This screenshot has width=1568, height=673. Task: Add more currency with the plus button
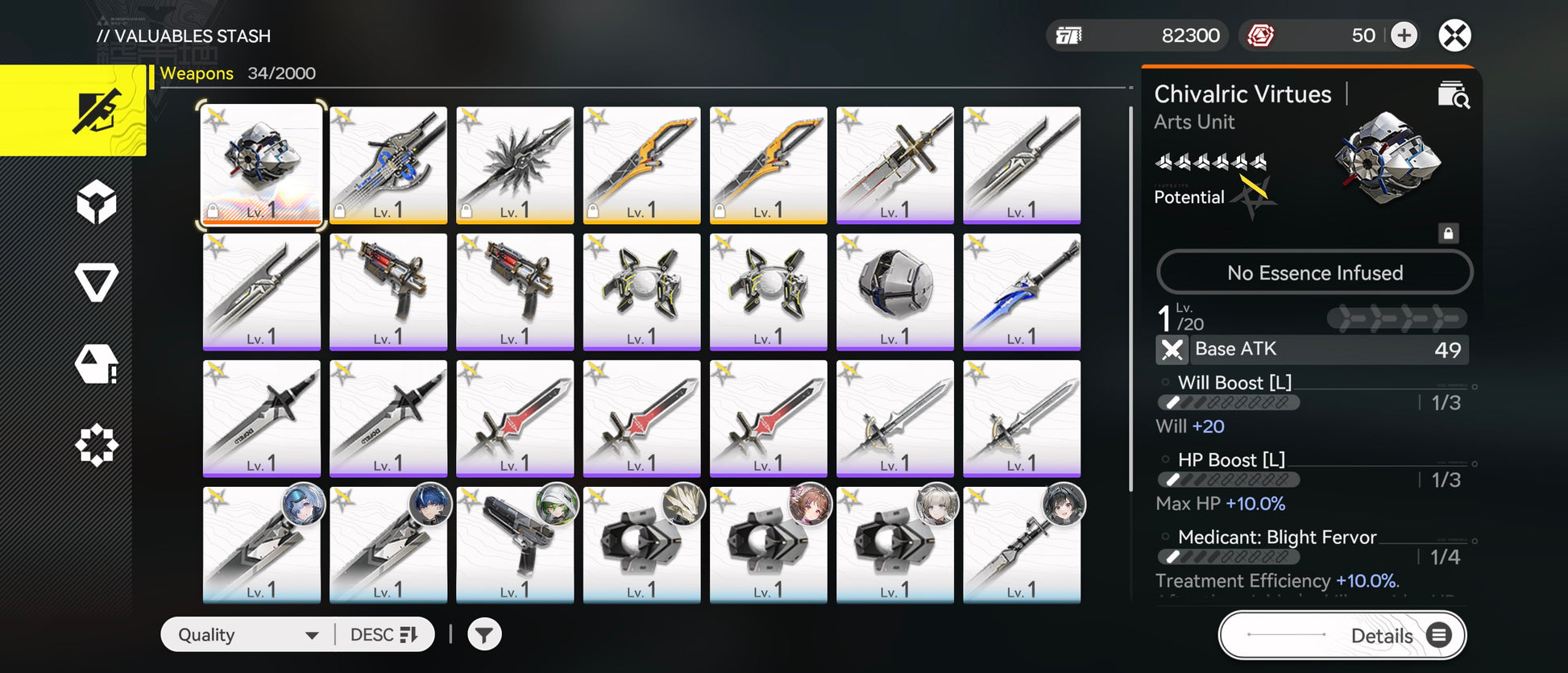tap(1404, 35)
